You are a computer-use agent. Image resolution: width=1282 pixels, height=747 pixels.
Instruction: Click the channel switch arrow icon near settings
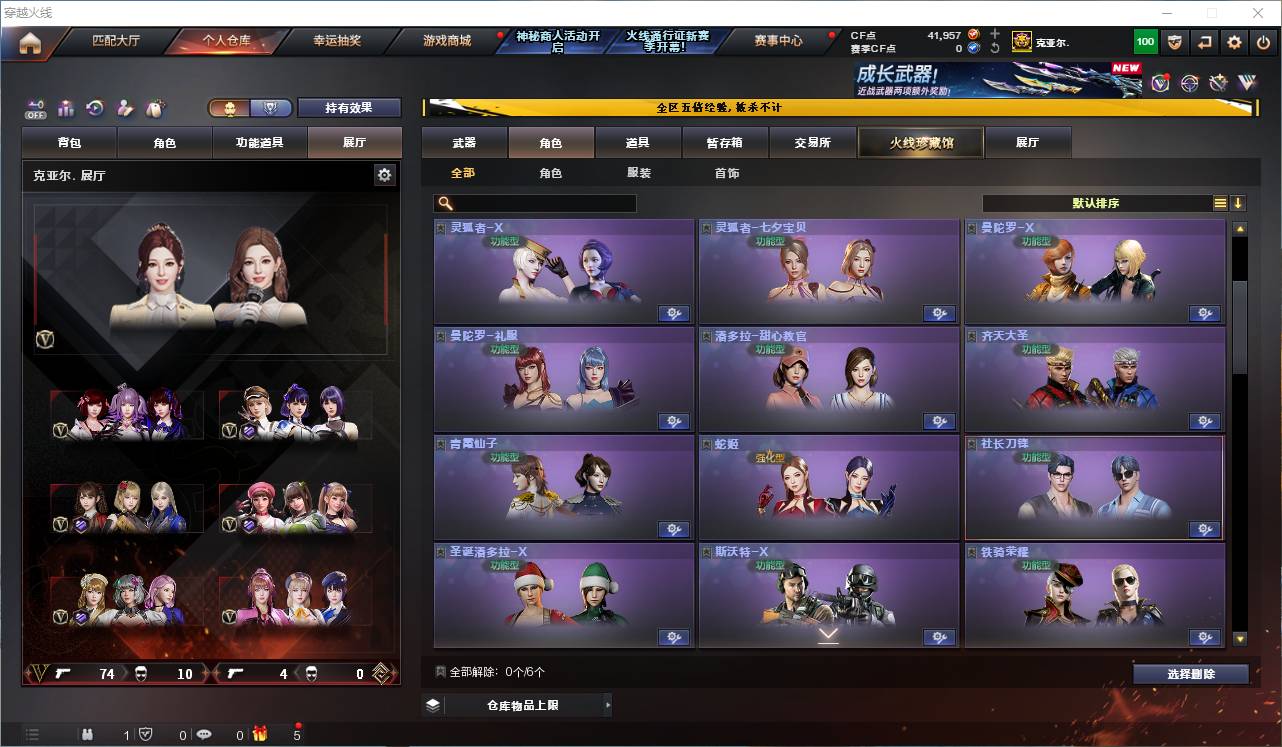pyautogui.click(x=1204, y=41)
